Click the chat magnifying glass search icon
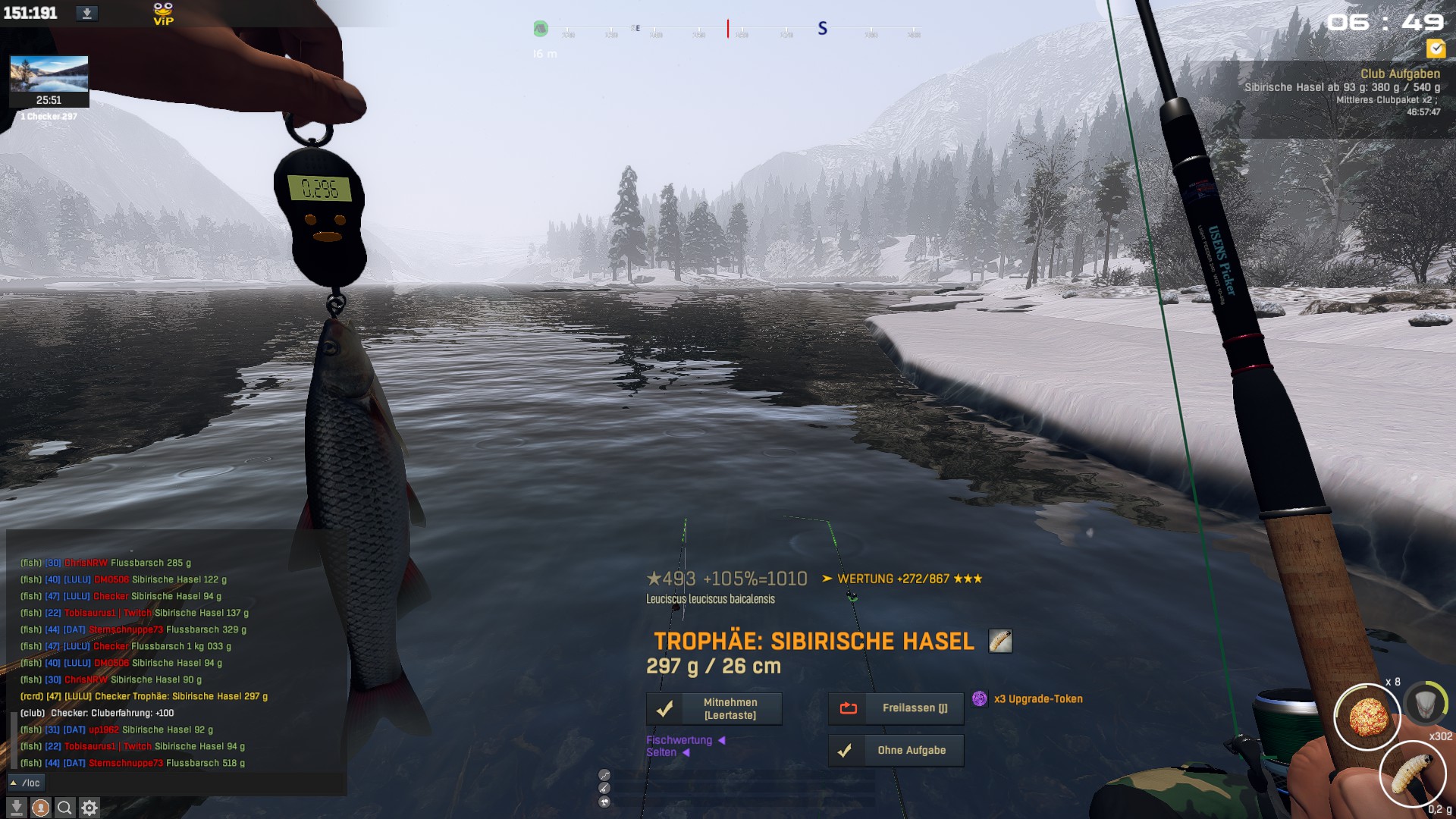The width and height of the screenshot is (1456, 819). pos(64,808)
